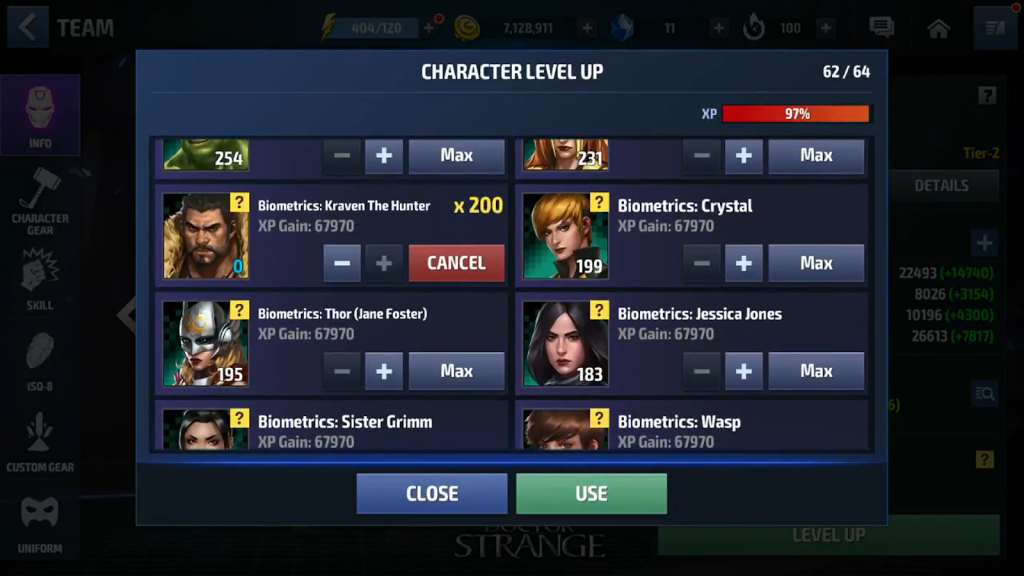
Task: Switch to the Character Gear tab
Action: (40, 202)
